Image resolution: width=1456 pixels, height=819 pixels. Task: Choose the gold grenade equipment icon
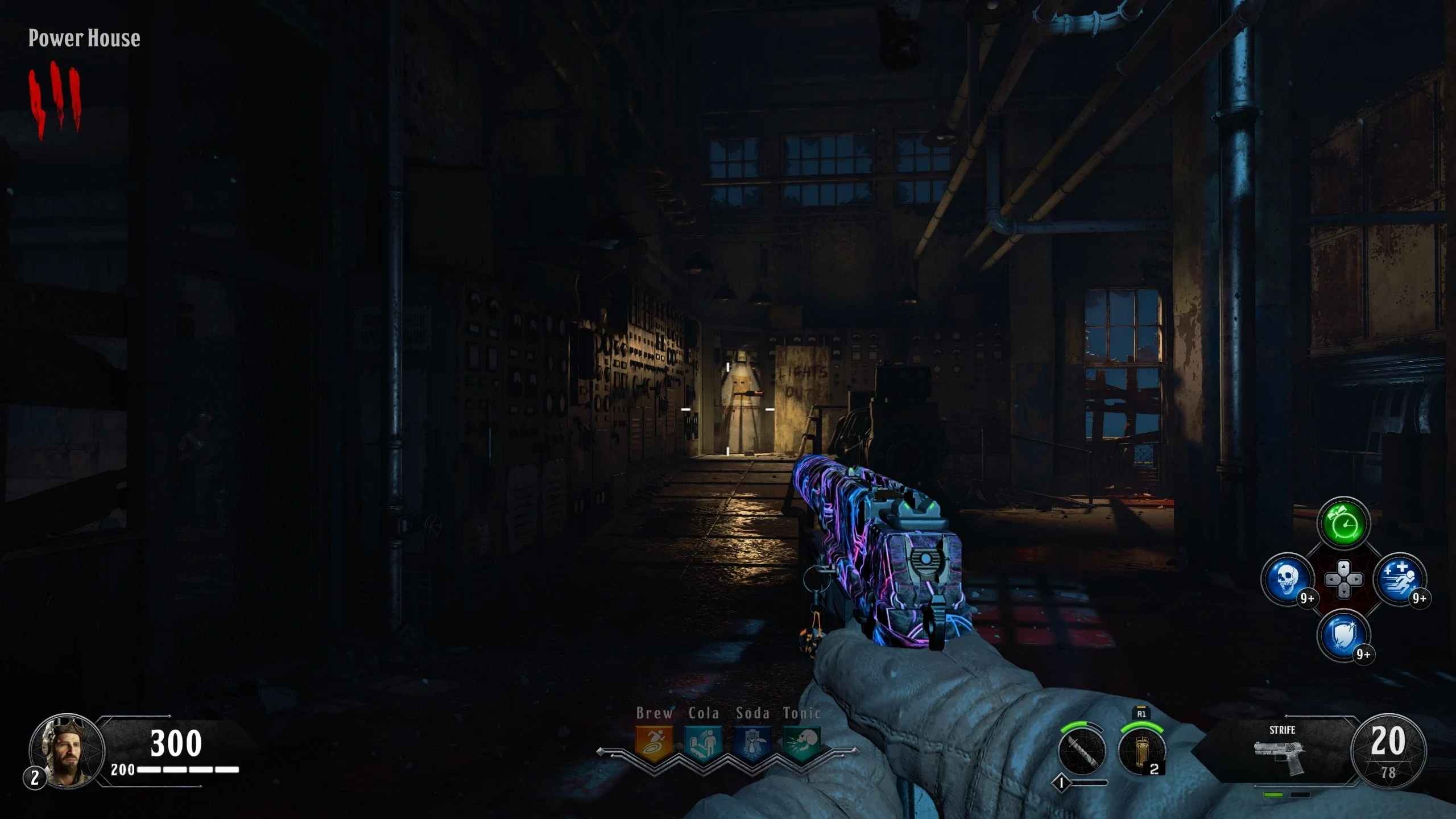[1141, 750]
